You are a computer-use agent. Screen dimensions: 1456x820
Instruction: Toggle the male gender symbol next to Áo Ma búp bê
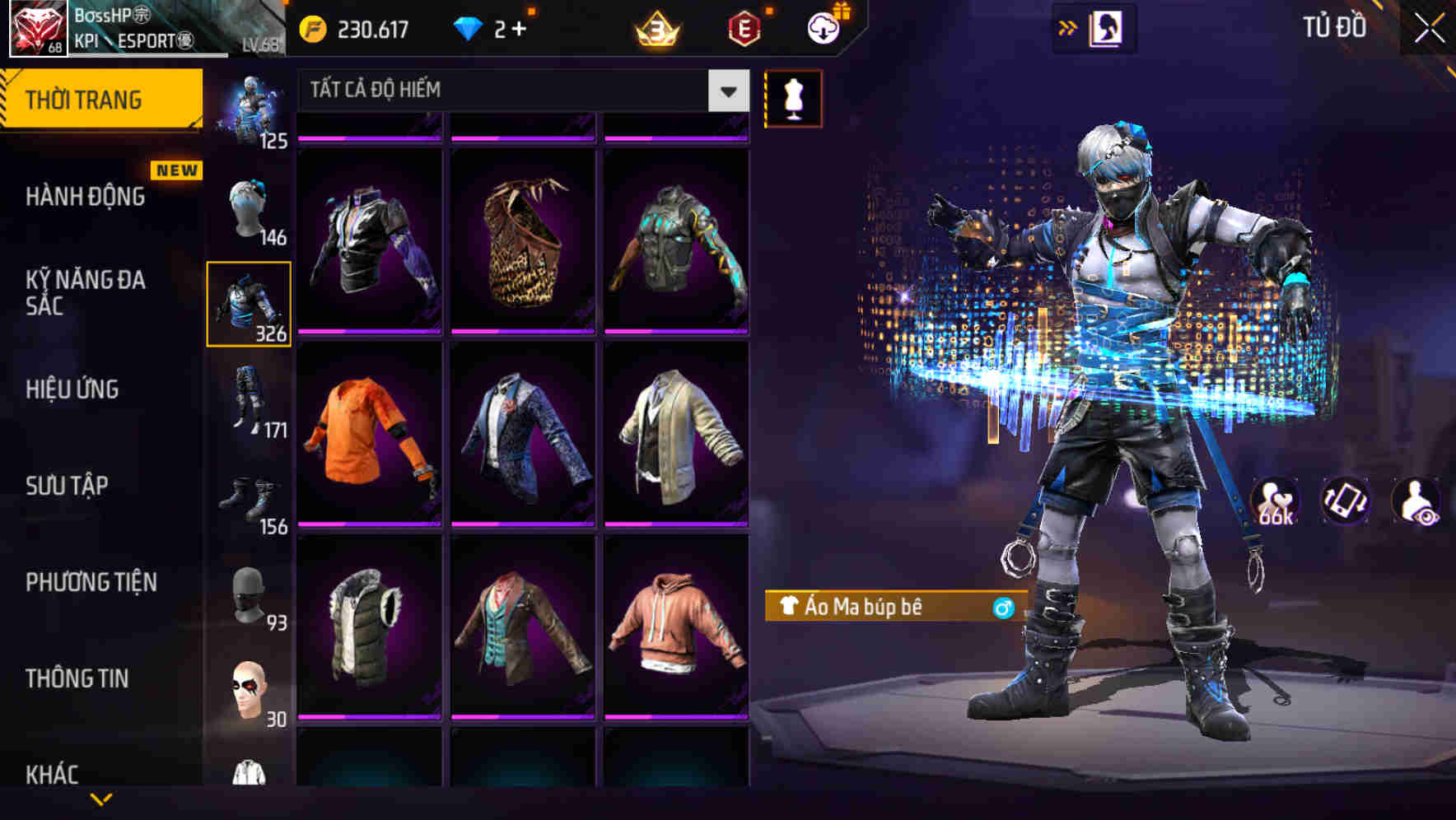(x=1001, y=609)
